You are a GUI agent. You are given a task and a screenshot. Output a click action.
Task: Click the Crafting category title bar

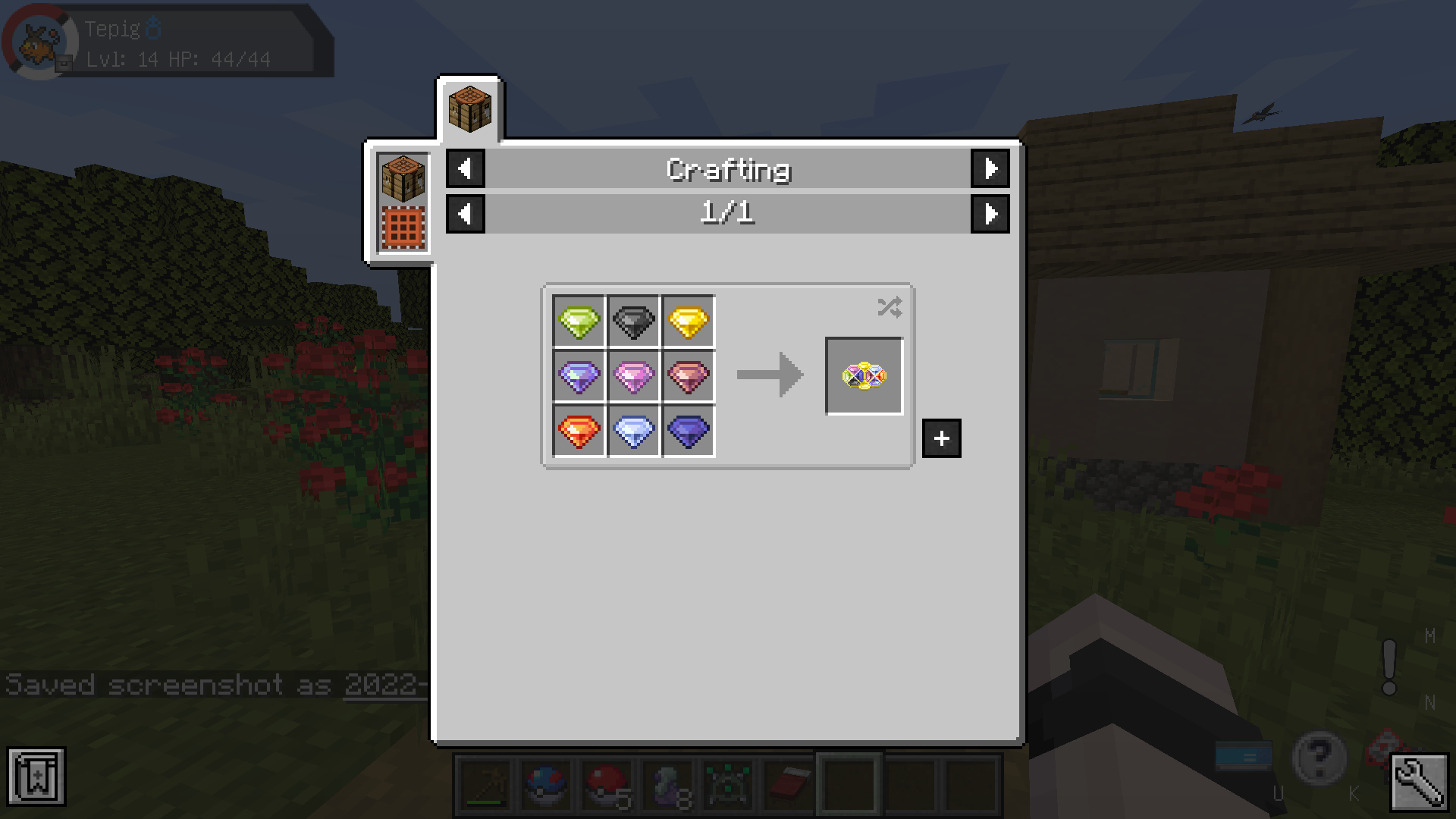coord(727,169)
